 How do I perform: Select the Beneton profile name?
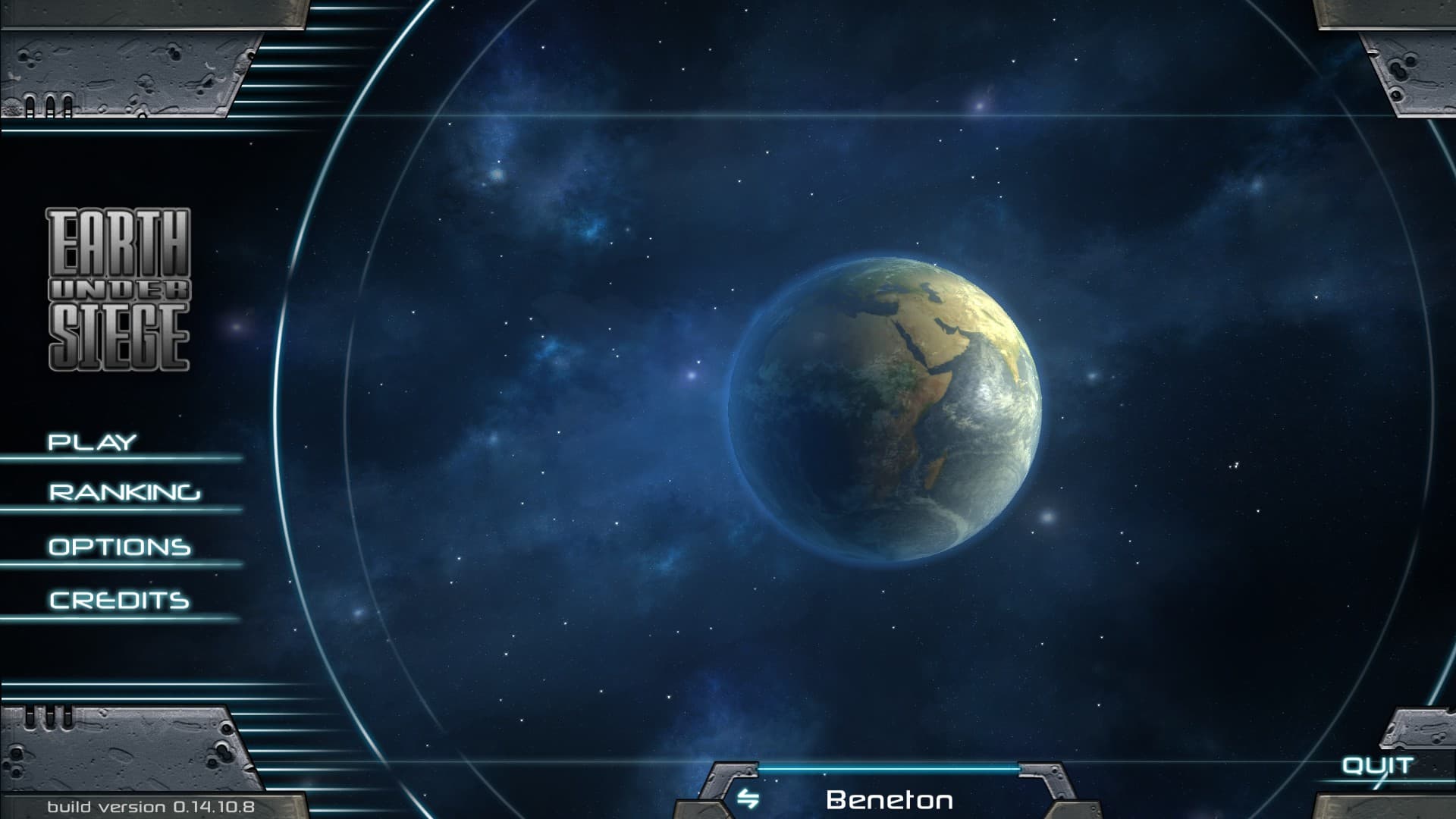889,799
